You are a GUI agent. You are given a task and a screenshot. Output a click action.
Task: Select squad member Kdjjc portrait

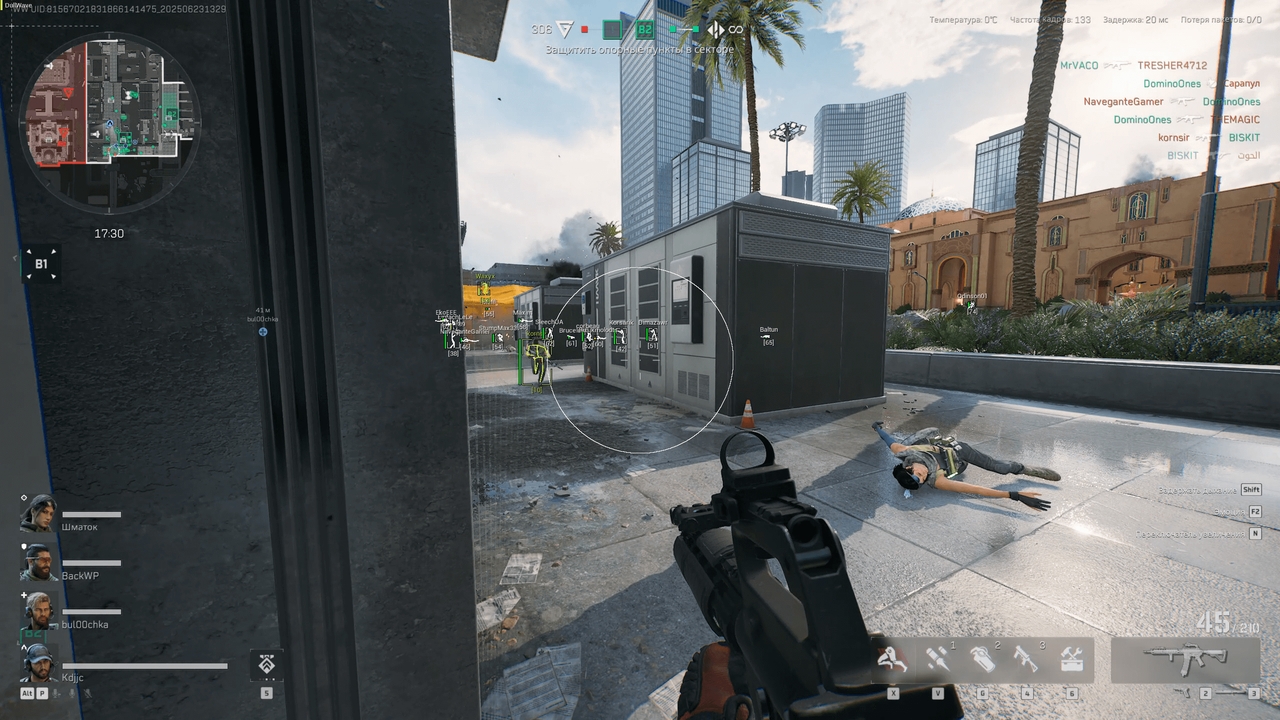38,665
